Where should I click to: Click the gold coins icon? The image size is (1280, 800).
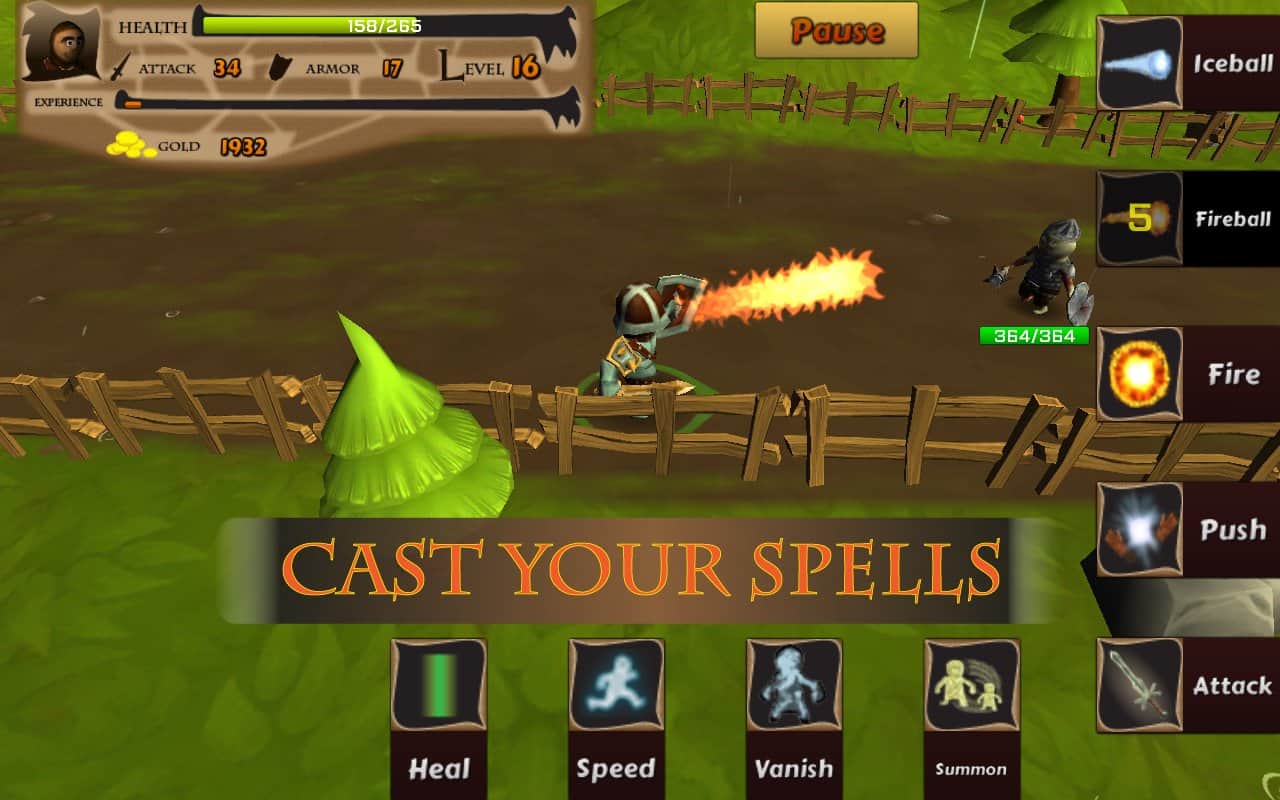coord(130,146)
